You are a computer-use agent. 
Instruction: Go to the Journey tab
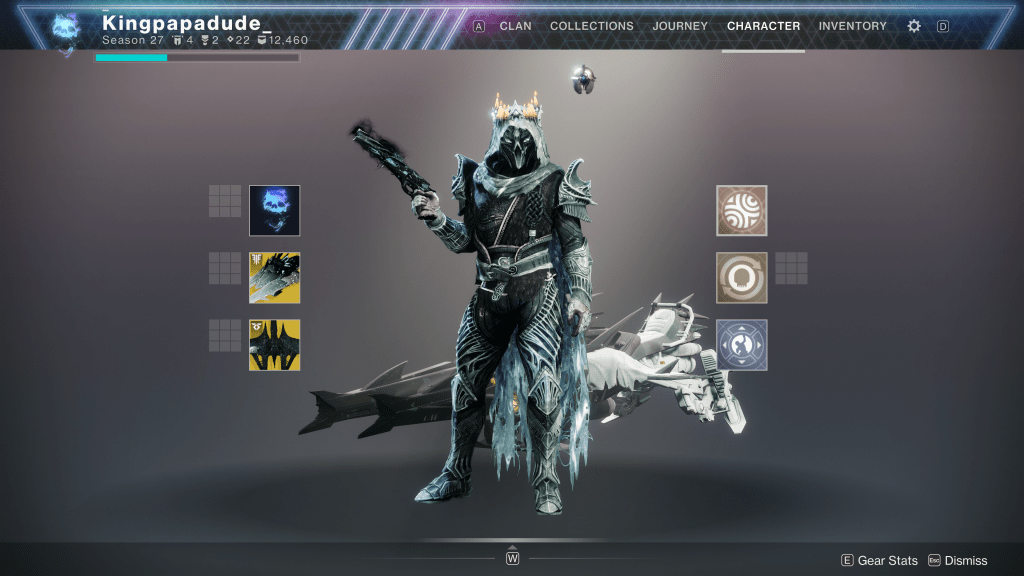680,26
